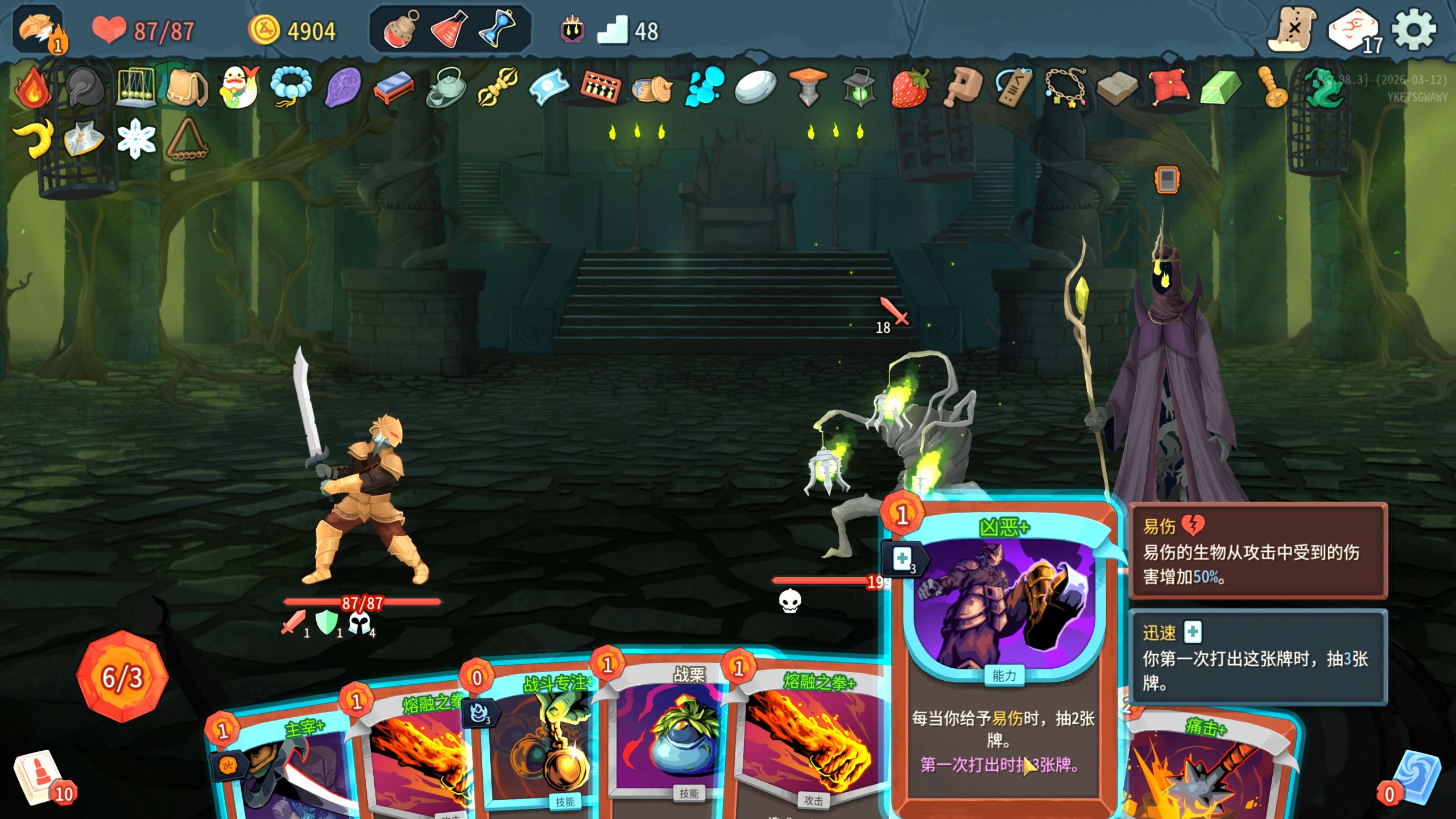Inspect the abacus relic
The height and width of the screenshot is (819, 1456).
[599, 88]
